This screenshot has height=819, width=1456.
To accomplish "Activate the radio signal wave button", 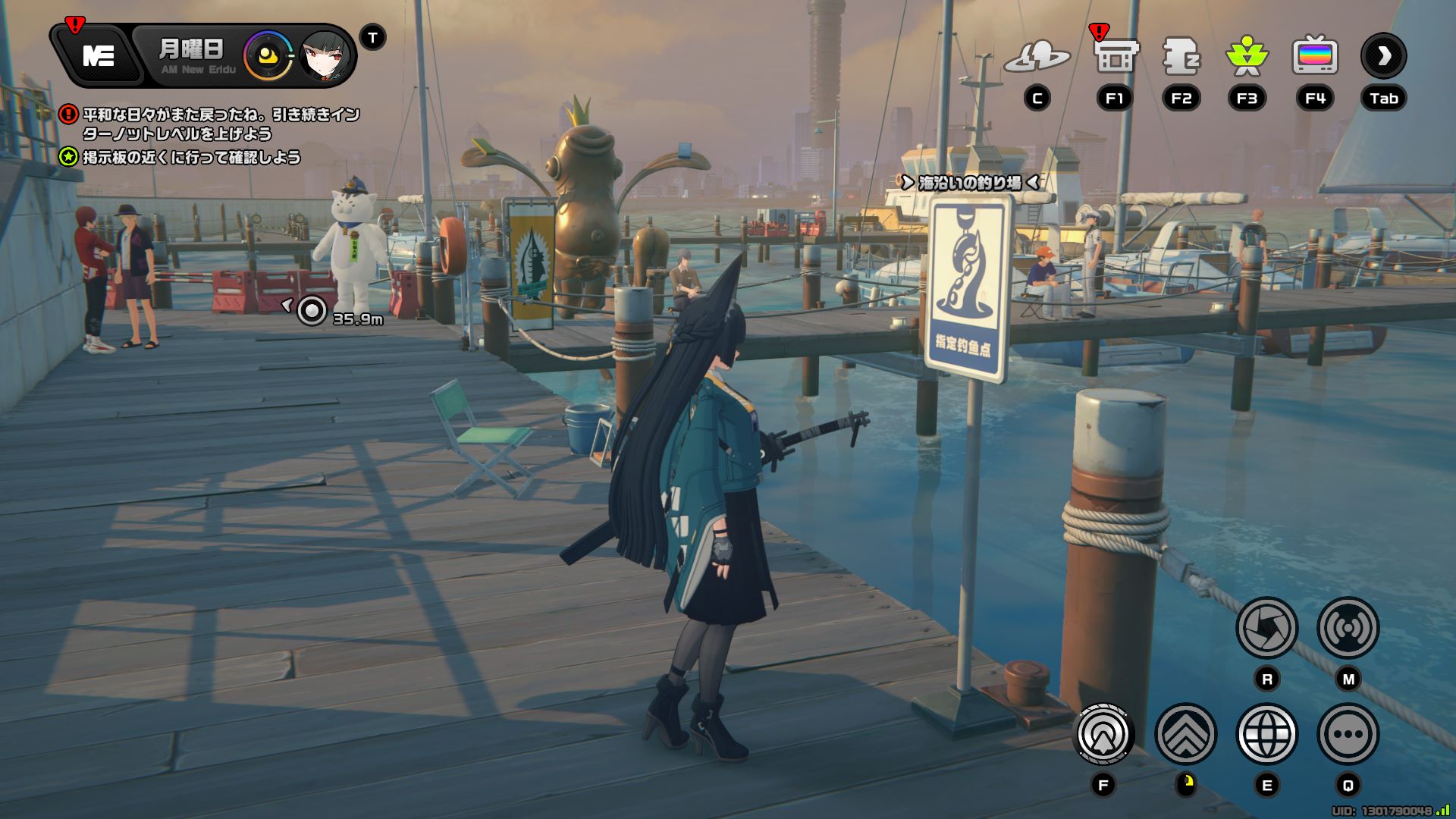I will [1348, 628].
